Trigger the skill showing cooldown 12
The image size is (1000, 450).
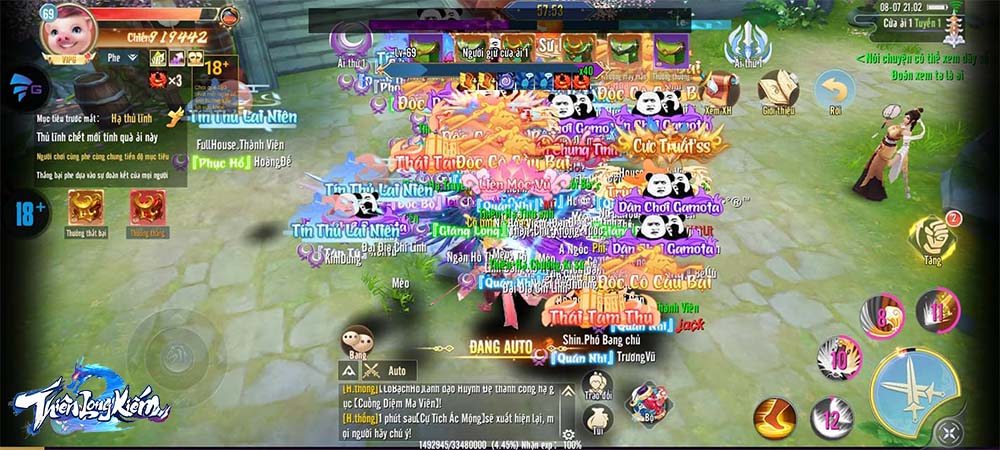(x=831, y=418)
